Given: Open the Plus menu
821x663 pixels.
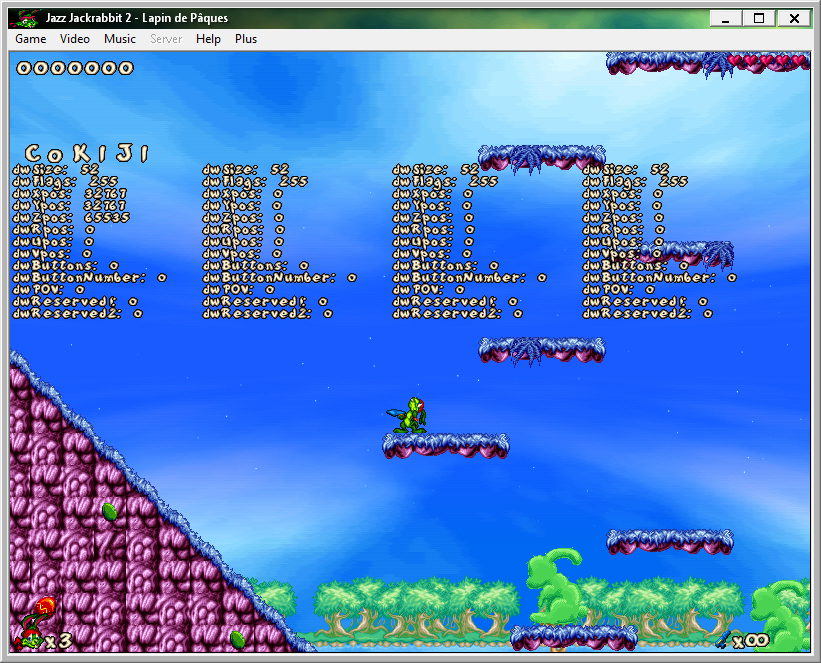Looking at the screenshot, I should tap(246, 39).
